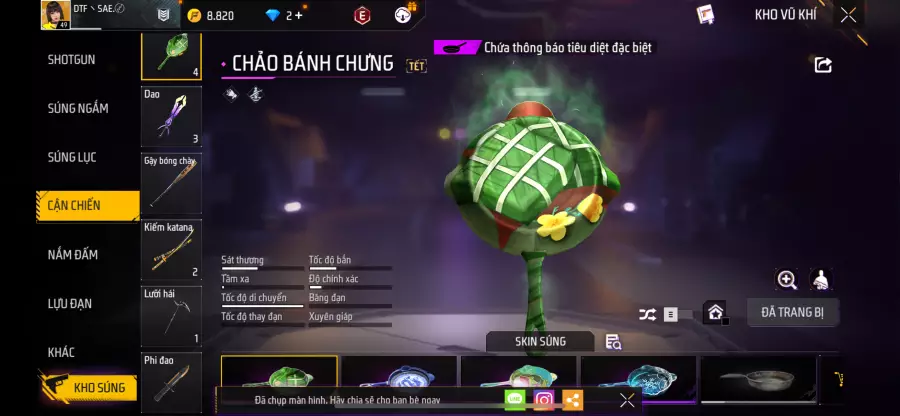The height and width of the screenshot is (416, 900).
Task: Close the Kho Vũ Khí weapon screen
Action: pos(848,15)
